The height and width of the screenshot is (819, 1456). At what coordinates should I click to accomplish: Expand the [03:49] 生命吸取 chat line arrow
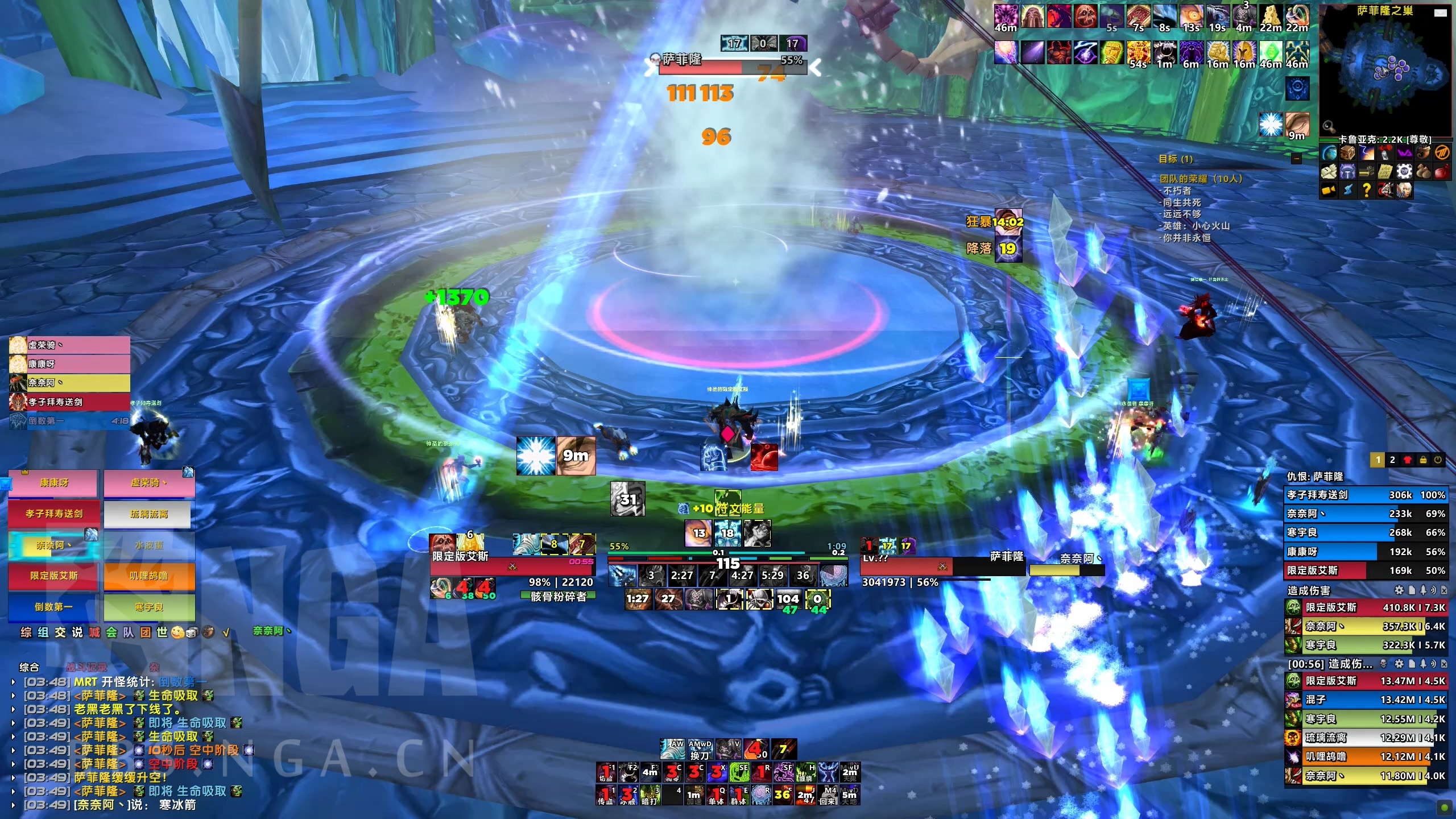[x=13, y=735]
